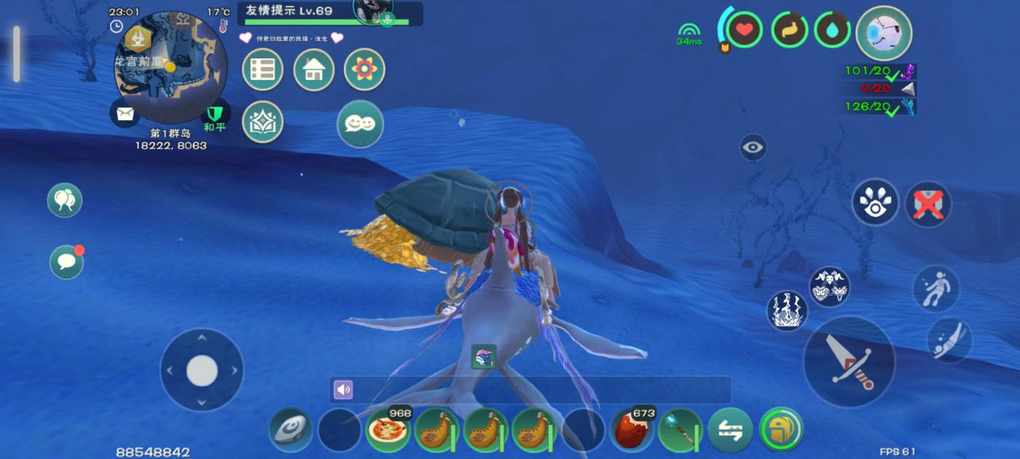Tap the crossed-out red X button
Screen dimensions: 1020x459
coord(928,203)
